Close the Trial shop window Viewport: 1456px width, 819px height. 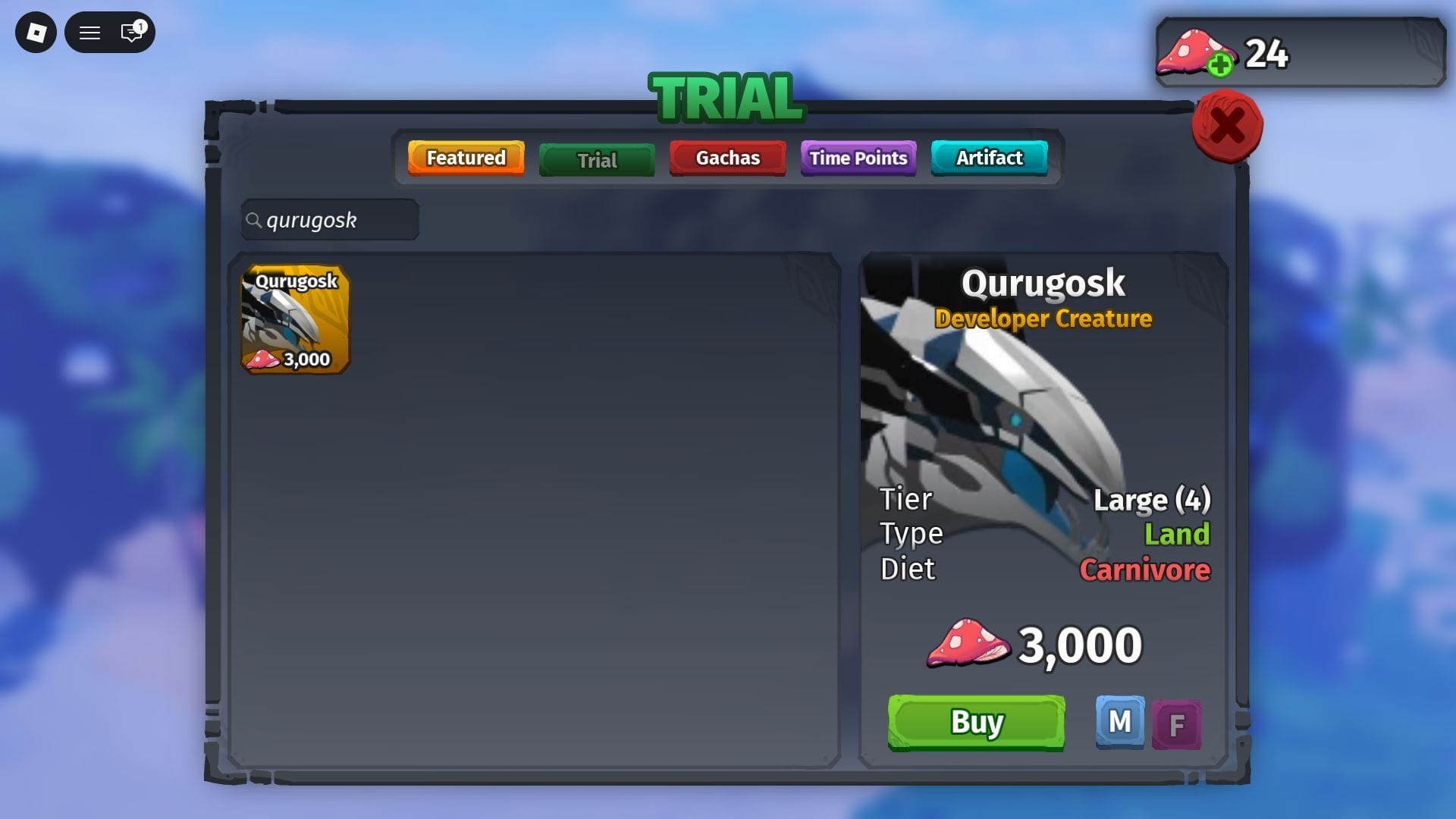click(1227, 126)
